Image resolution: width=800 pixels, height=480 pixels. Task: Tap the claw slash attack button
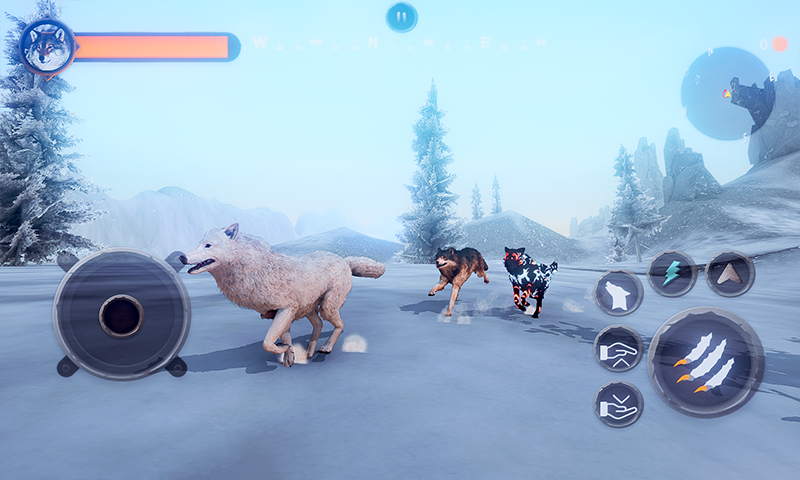pyautogui.click(x=705, y=361)
